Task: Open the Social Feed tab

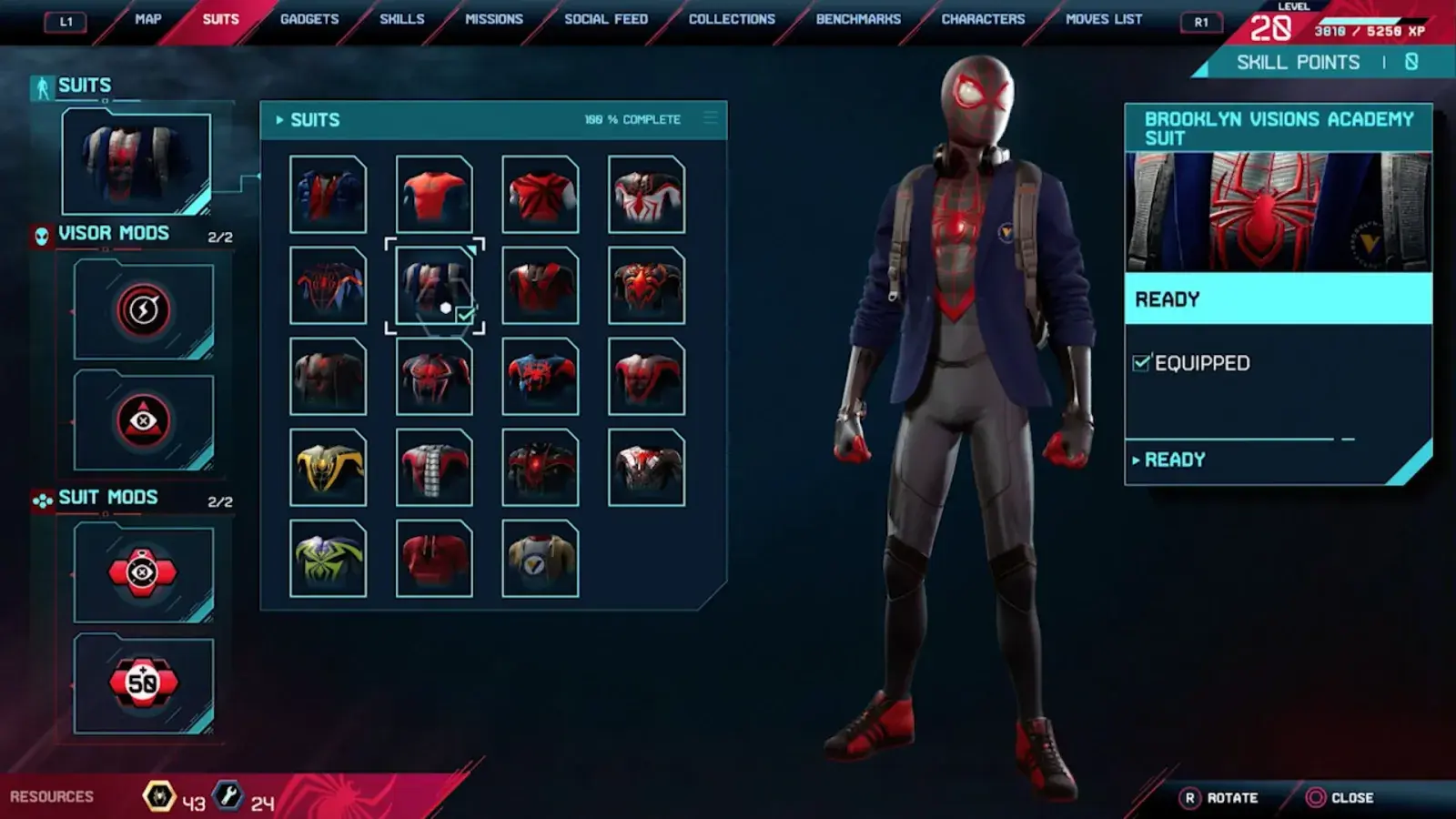Action: [x=606, y=19]
